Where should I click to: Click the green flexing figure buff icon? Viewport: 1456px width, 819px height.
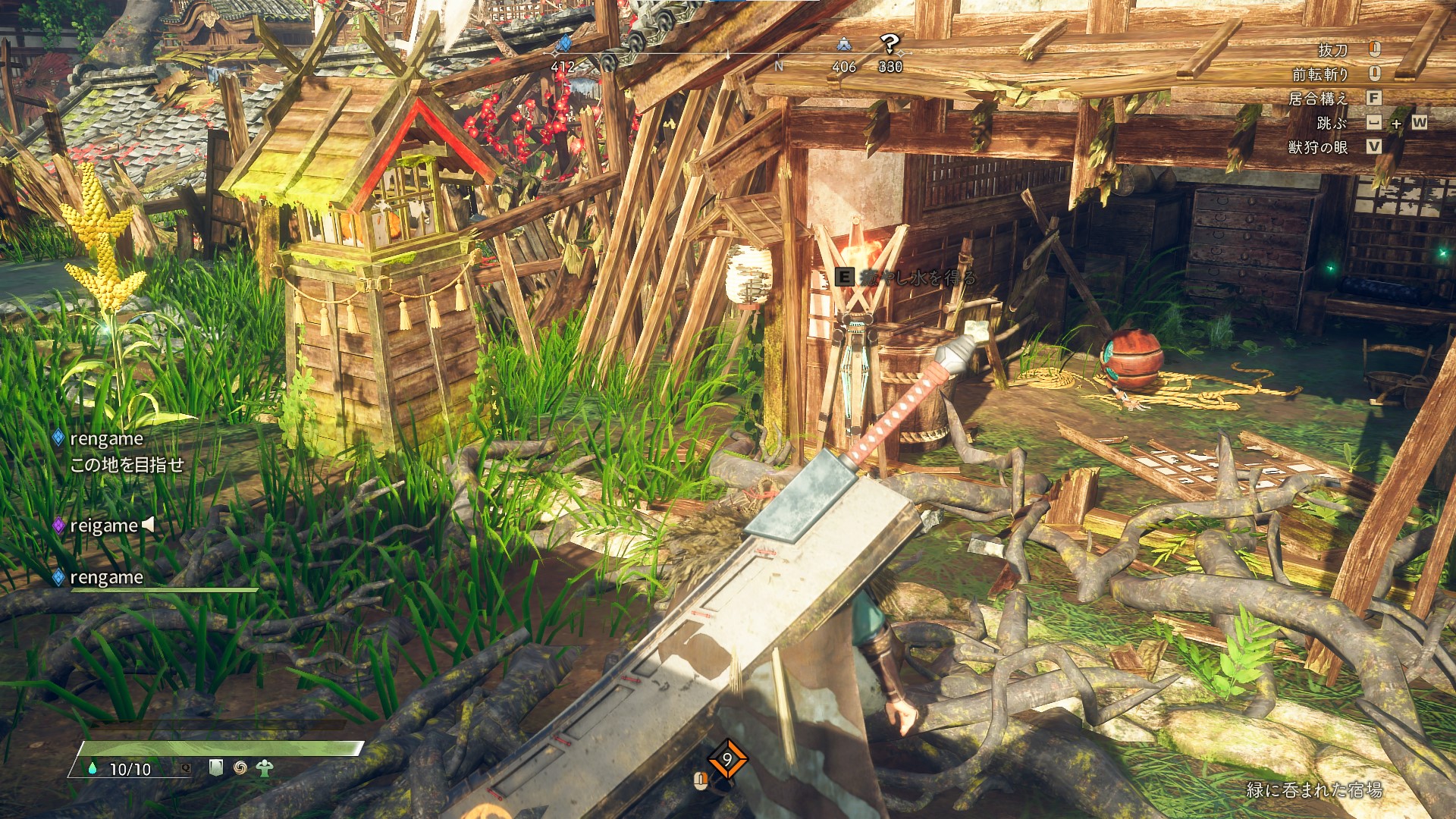(264, 767)
